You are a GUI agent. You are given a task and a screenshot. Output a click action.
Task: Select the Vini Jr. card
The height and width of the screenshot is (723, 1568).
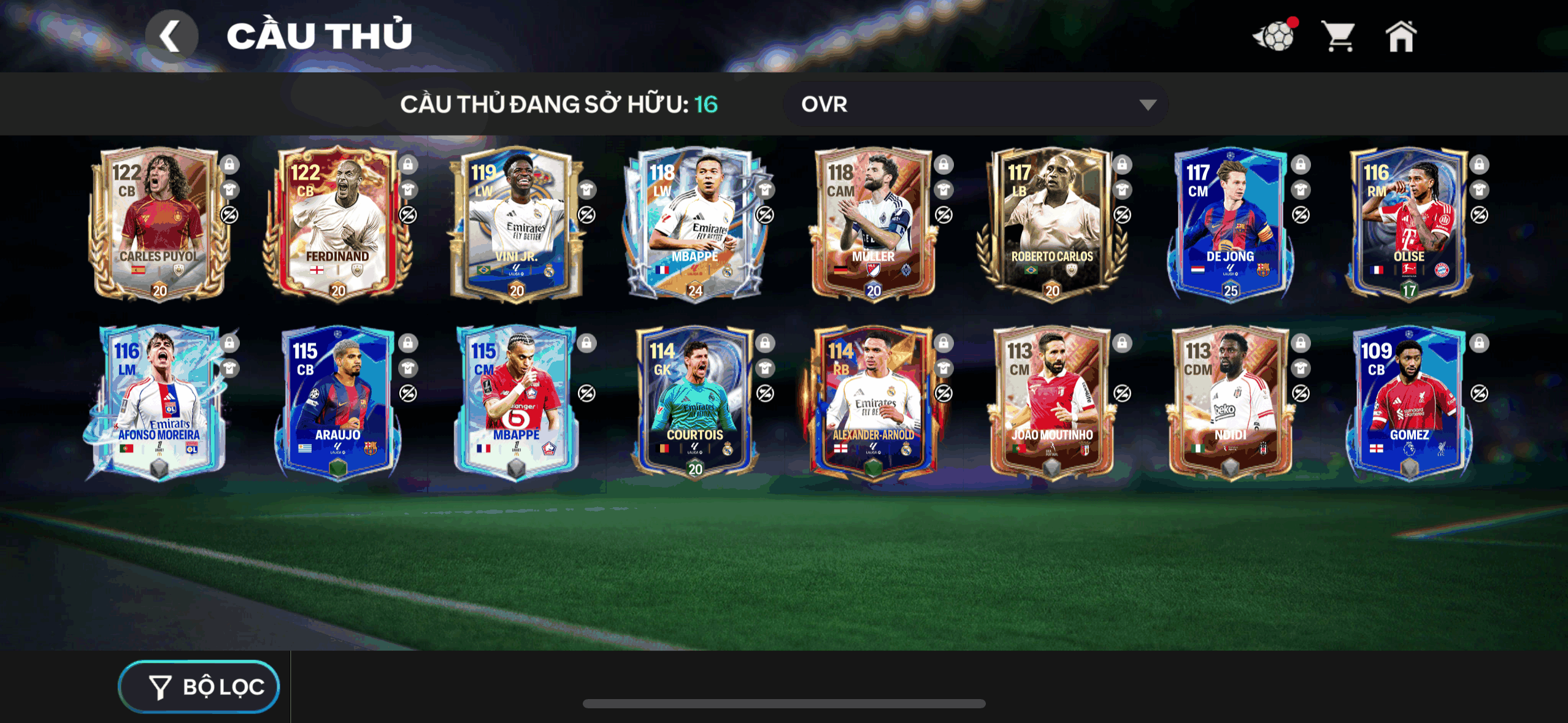pos(517,225)
